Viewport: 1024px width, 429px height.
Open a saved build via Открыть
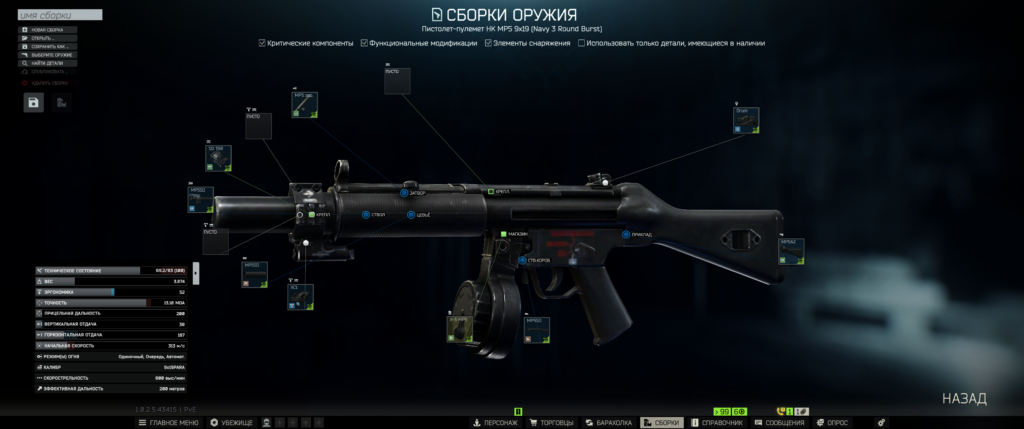(44, 38)
